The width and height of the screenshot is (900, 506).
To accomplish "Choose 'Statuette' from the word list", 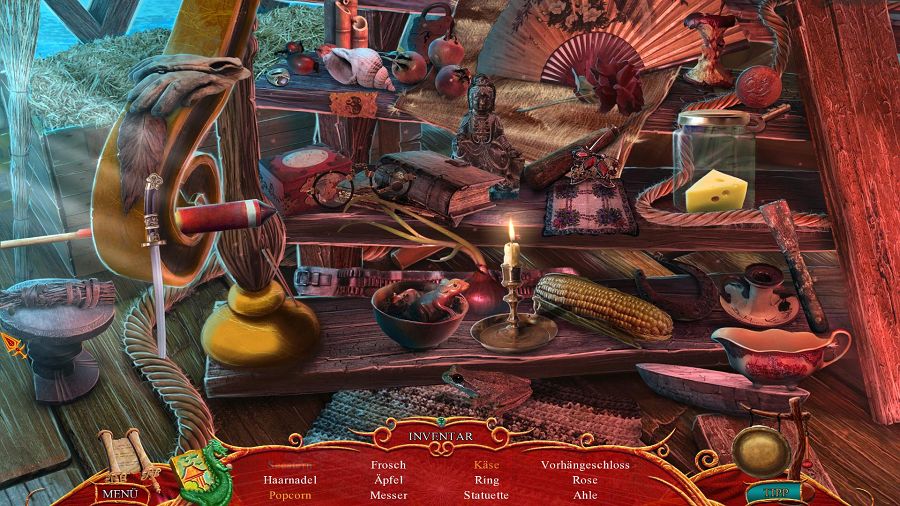I will pos(487,495).
